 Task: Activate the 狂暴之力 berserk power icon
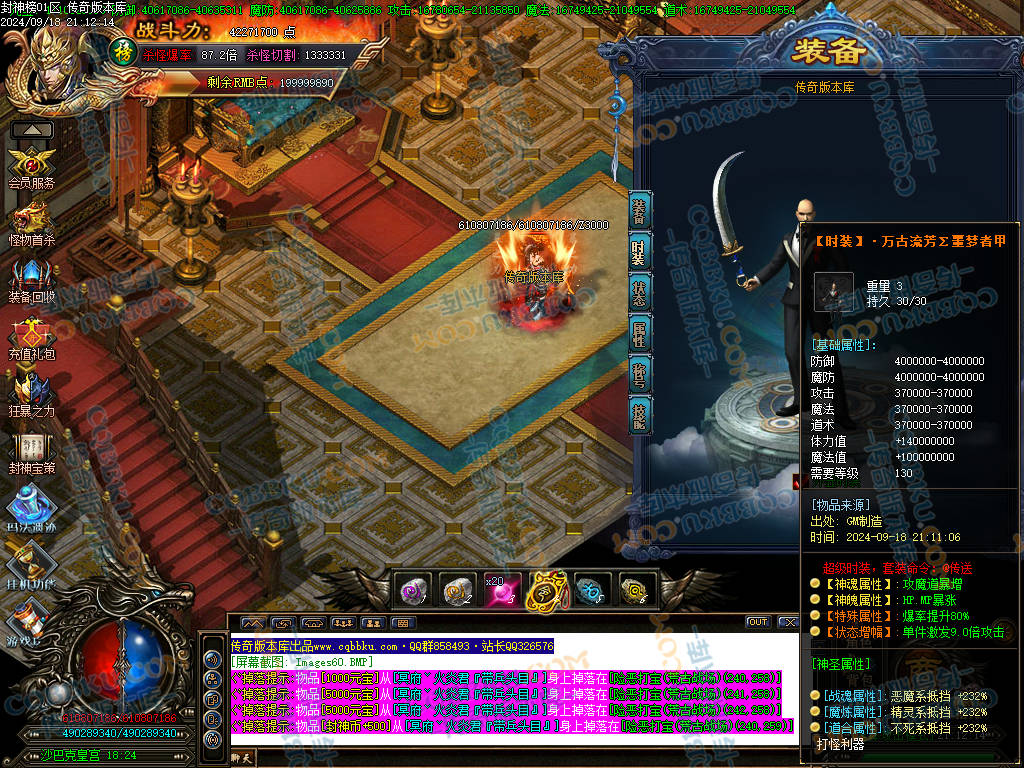click(x=31, y=393)
